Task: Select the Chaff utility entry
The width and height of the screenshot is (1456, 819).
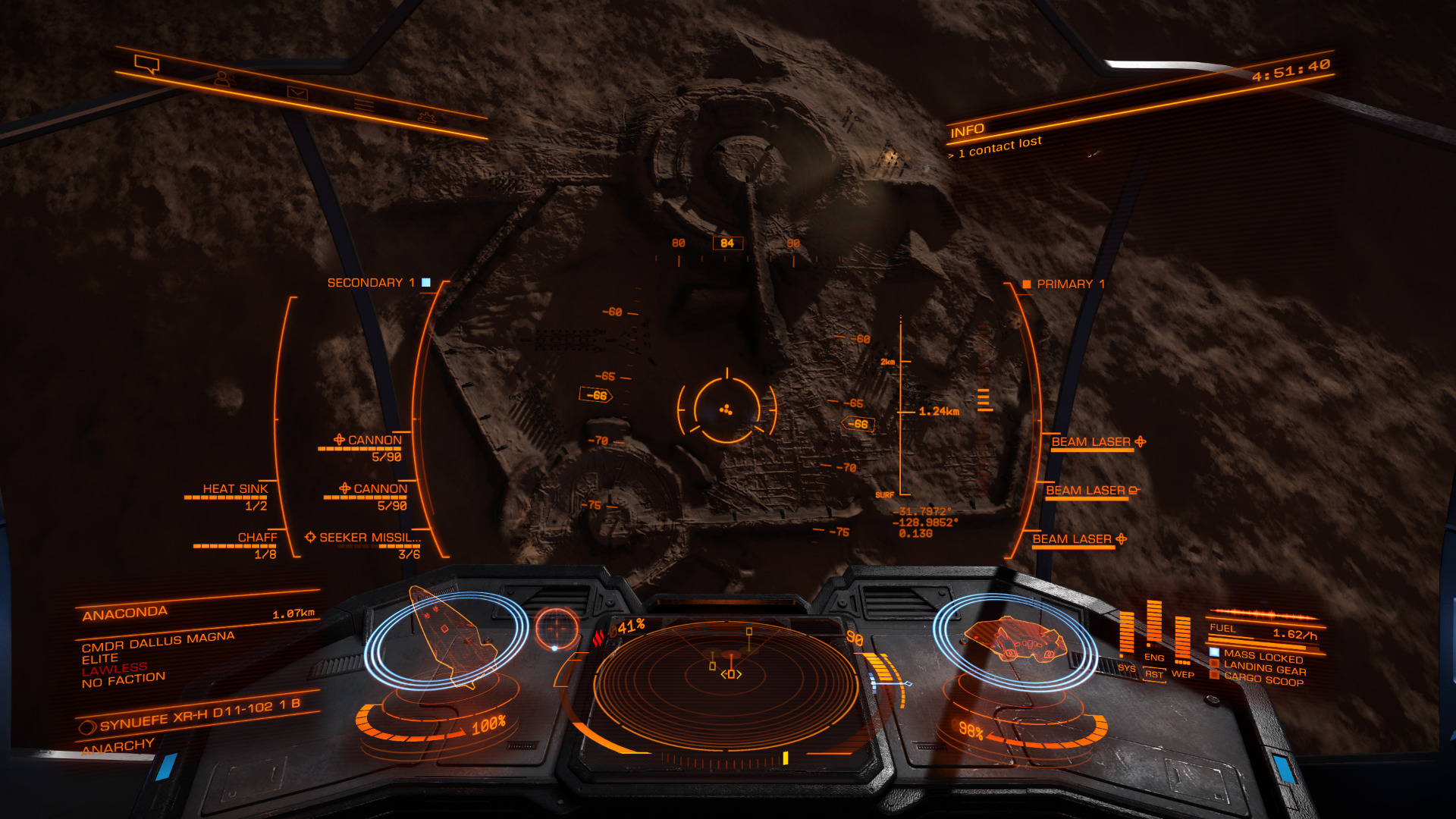Action: click(x=257, y=538)
